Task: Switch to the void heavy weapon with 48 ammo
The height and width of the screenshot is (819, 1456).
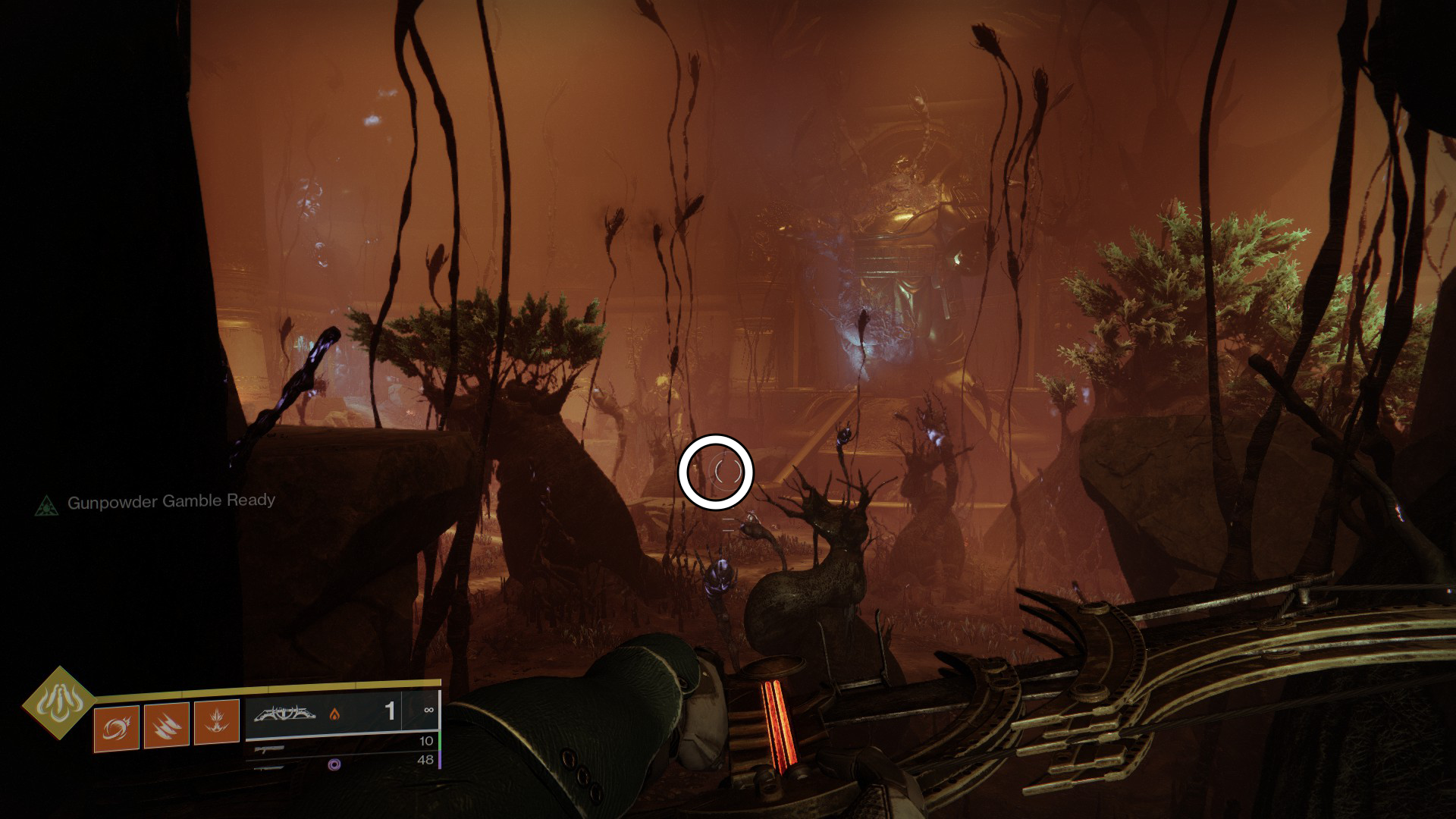Action: pos(341,762)
